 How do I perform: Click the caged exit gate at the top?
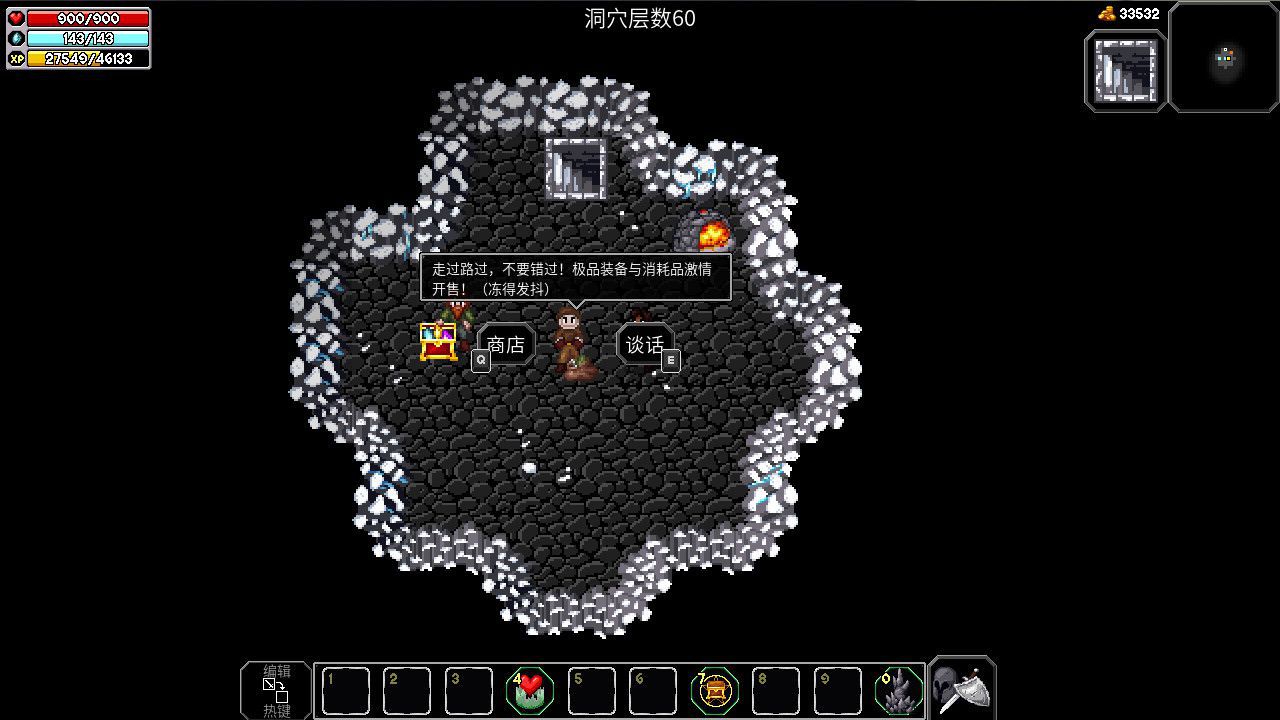[x=576, y=169]
